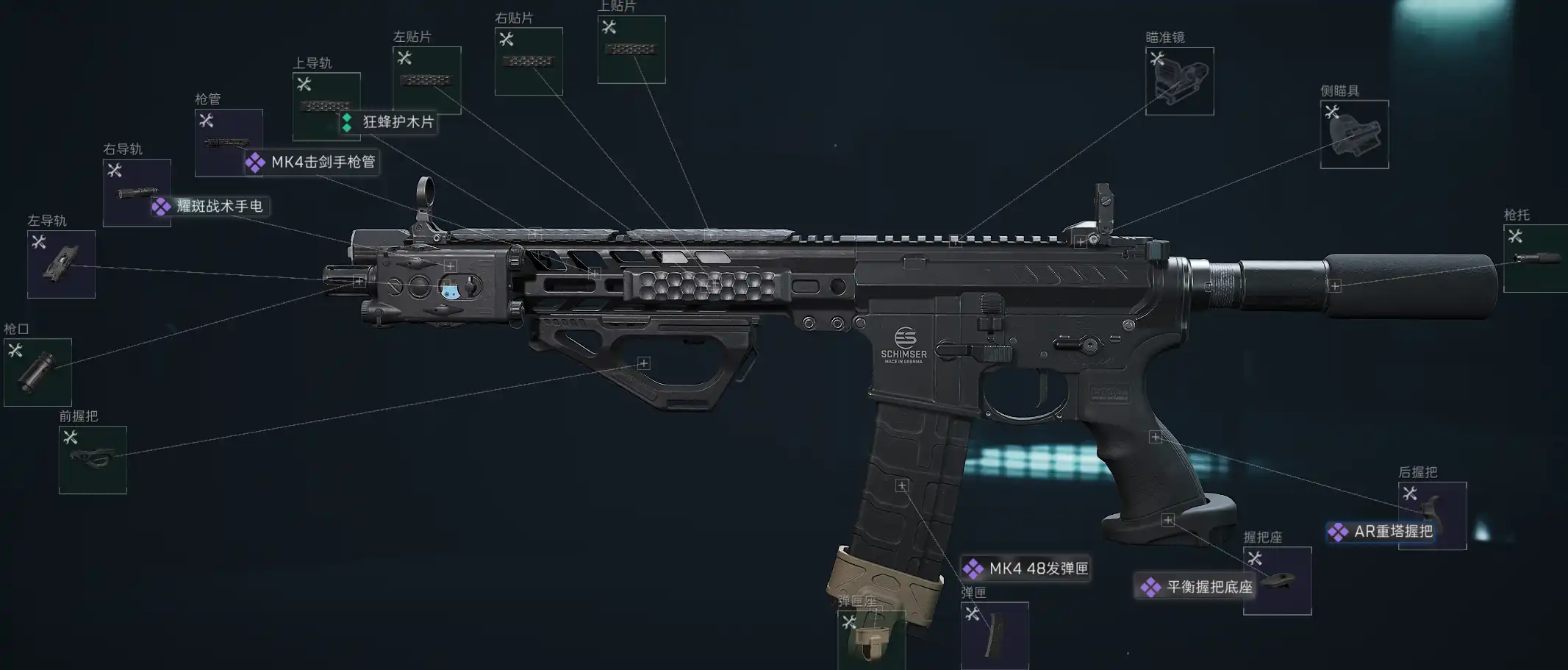Click the 平衡握把底座 attachment label
This screenshot has width=1568, height=670.
click(x=1197, y=587)
